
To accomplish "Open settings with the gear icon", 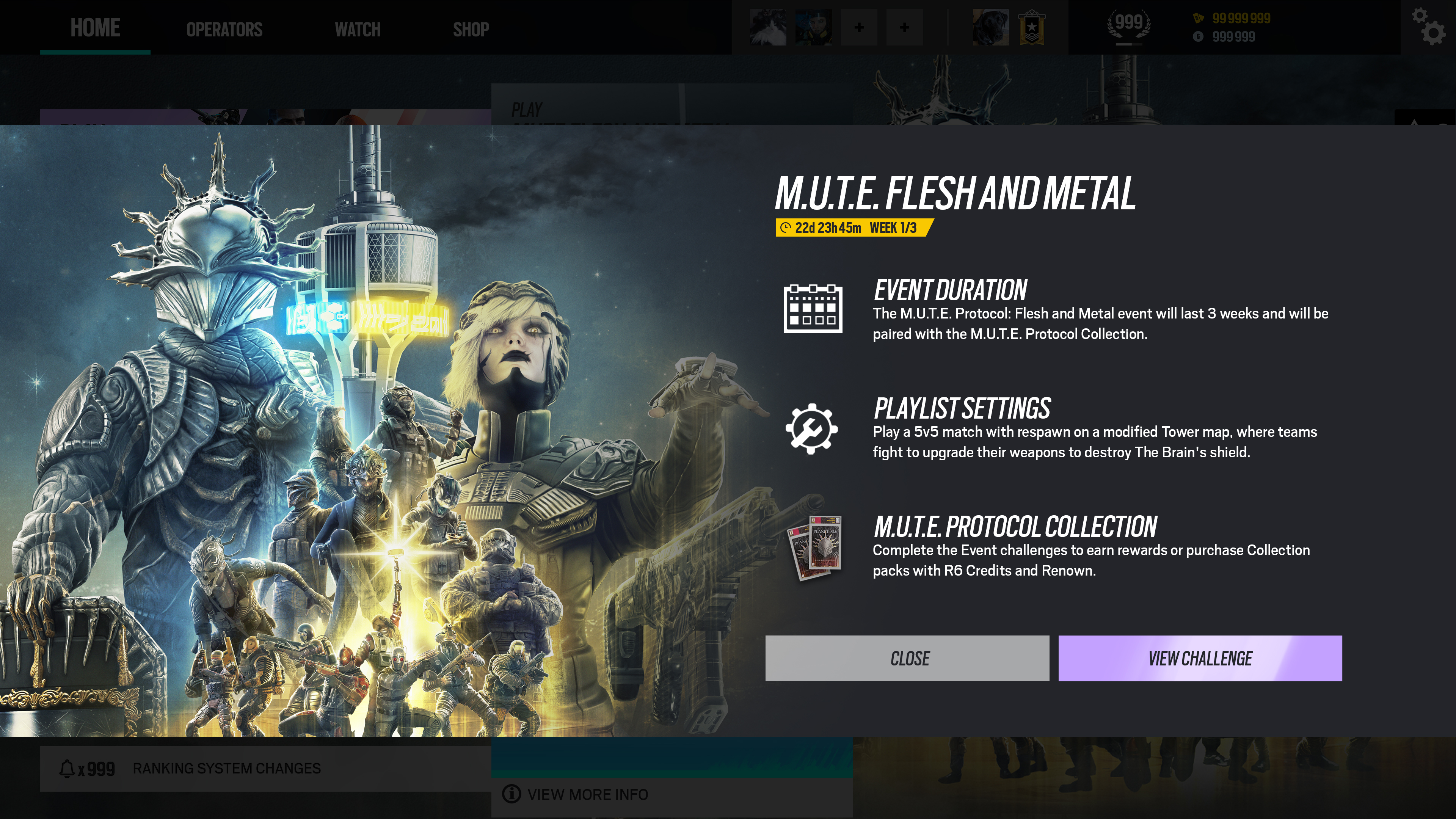I will pyautogui.click(x=1428, y=26).
